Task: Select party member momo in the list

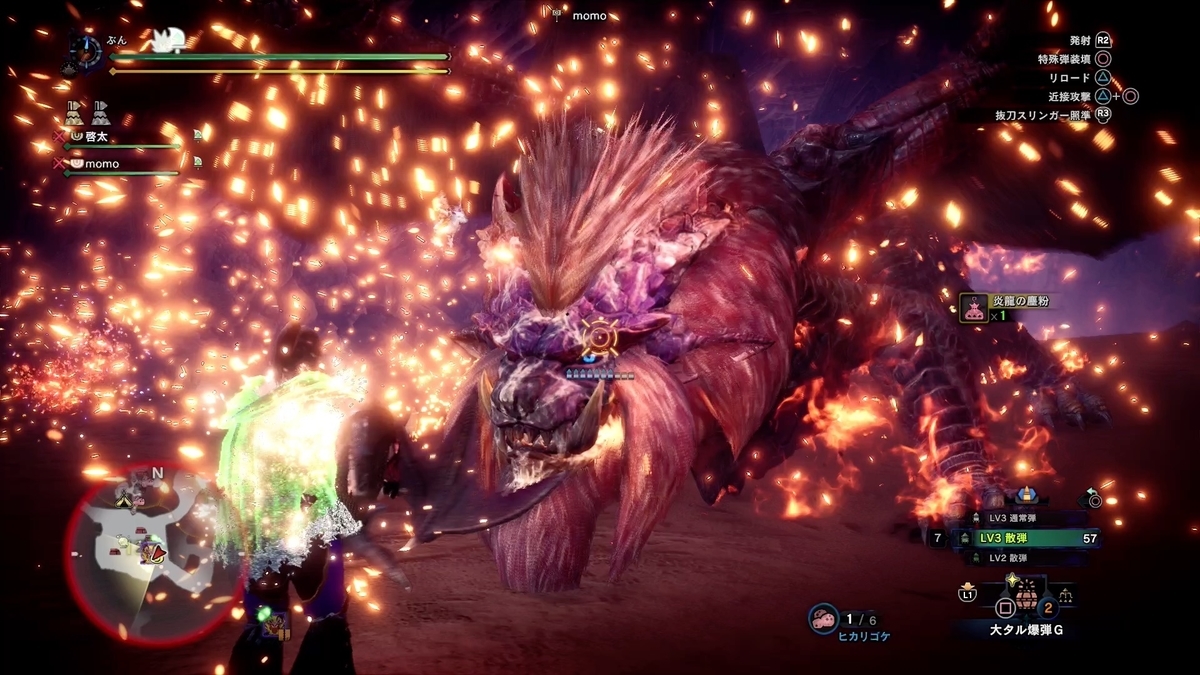Action: [x=100, y=164]
